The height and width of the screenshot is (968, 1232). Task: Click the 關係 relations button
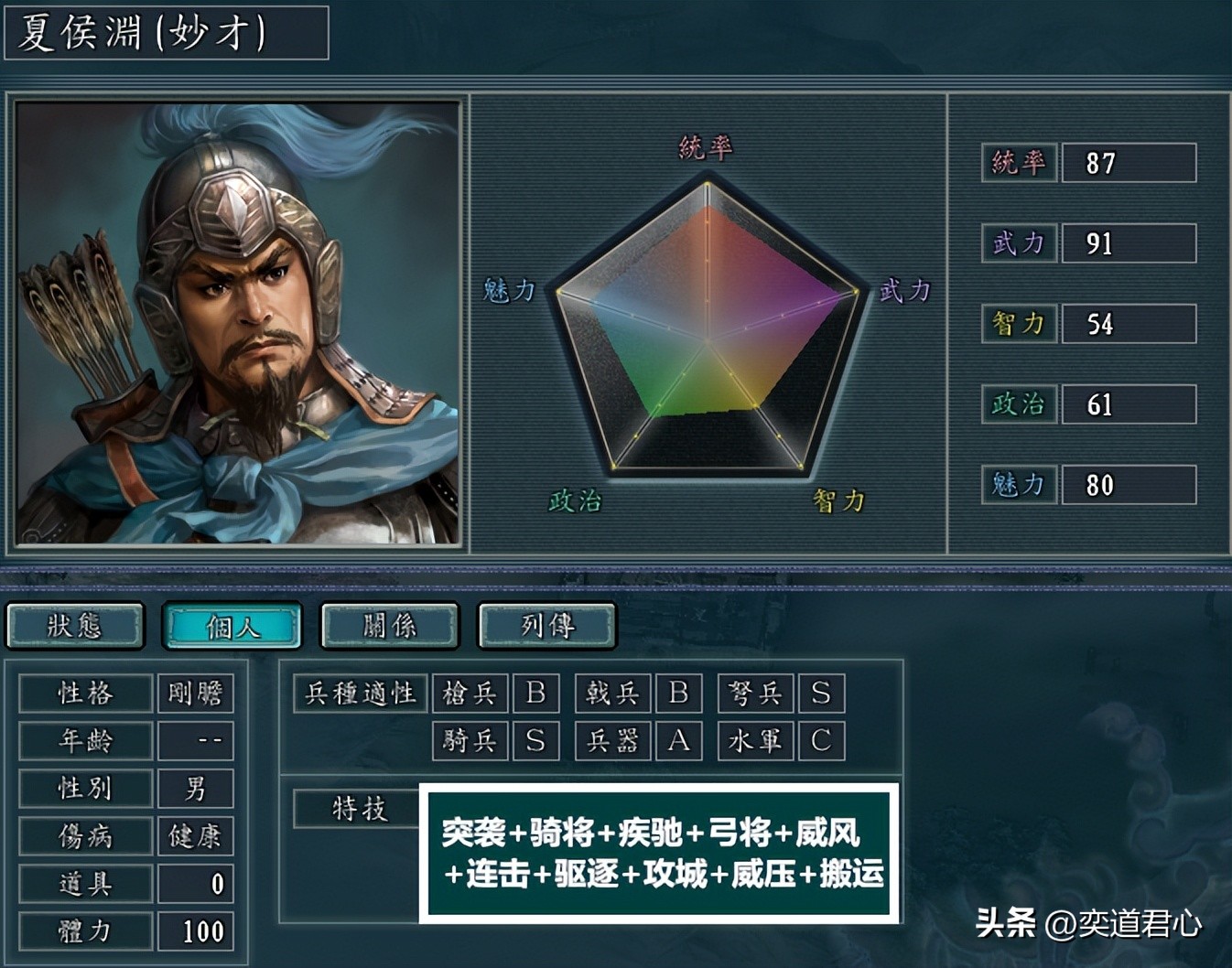click(389, 626)
